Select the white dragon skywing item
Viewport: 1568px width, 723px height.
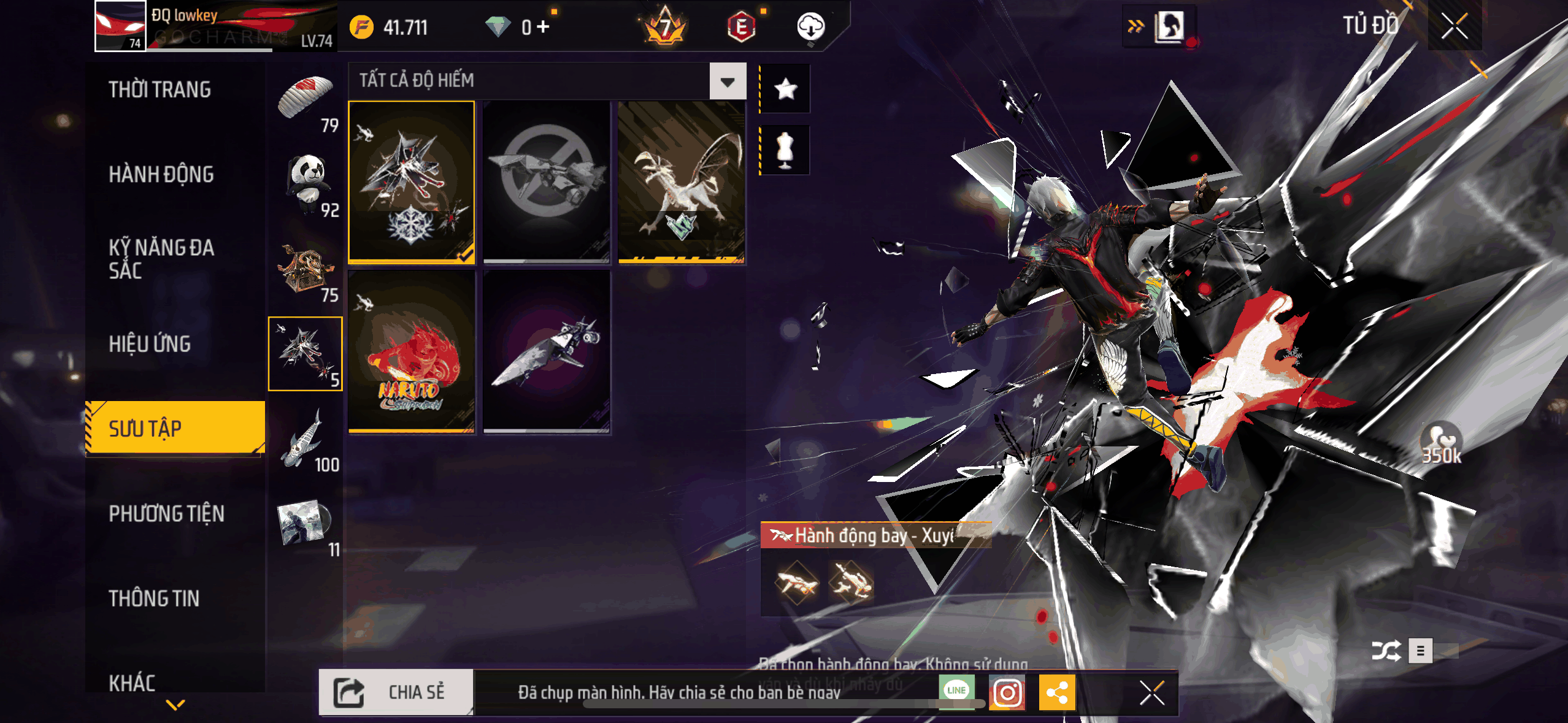click(681, 182)
